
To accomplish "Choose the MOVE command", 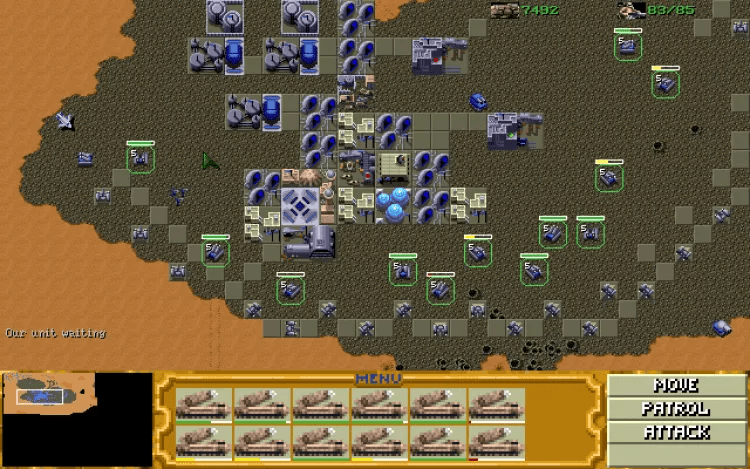I will (x=675, y=385).
